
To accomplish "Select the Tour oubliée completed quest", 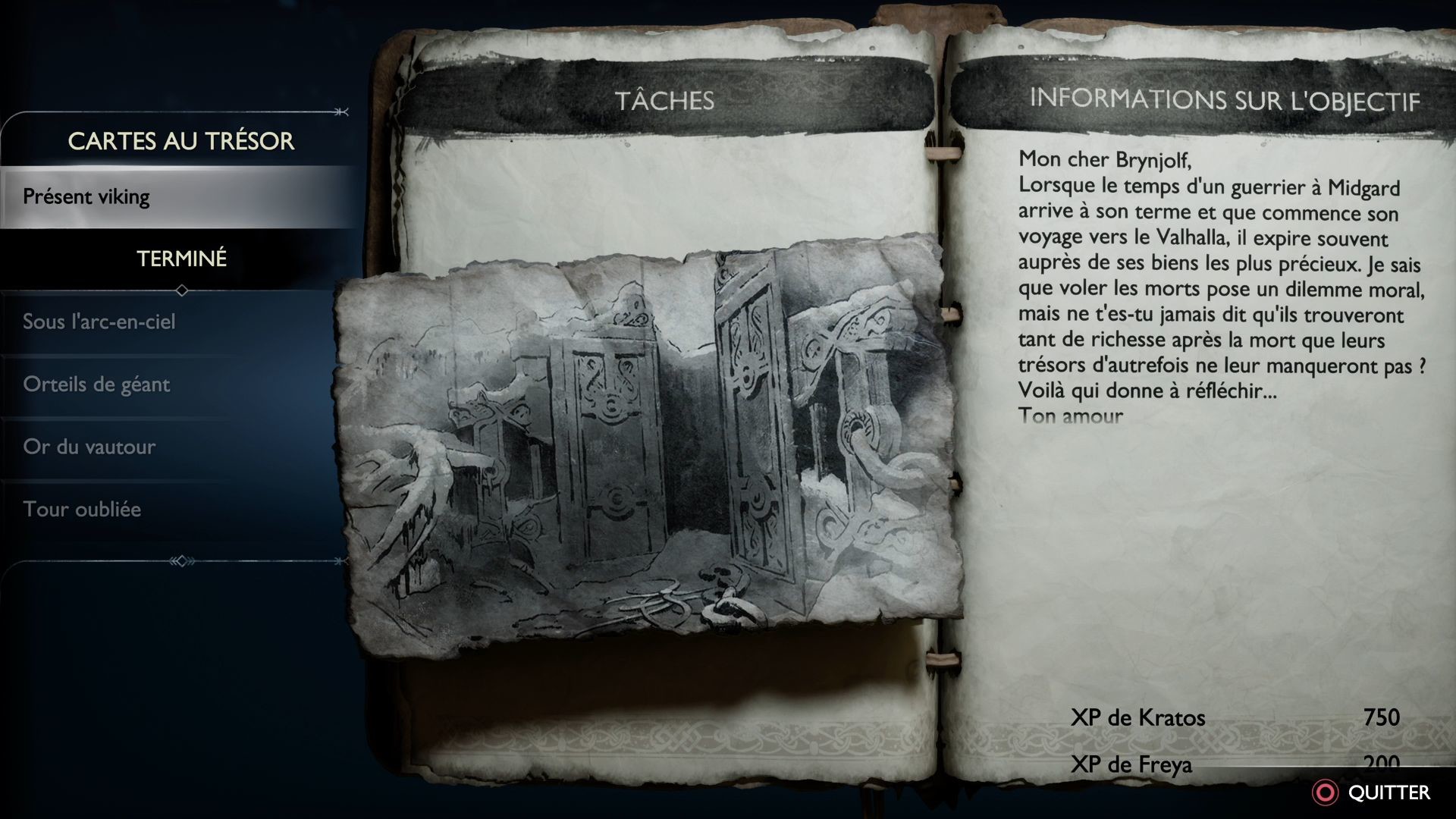I will (83, 510).
